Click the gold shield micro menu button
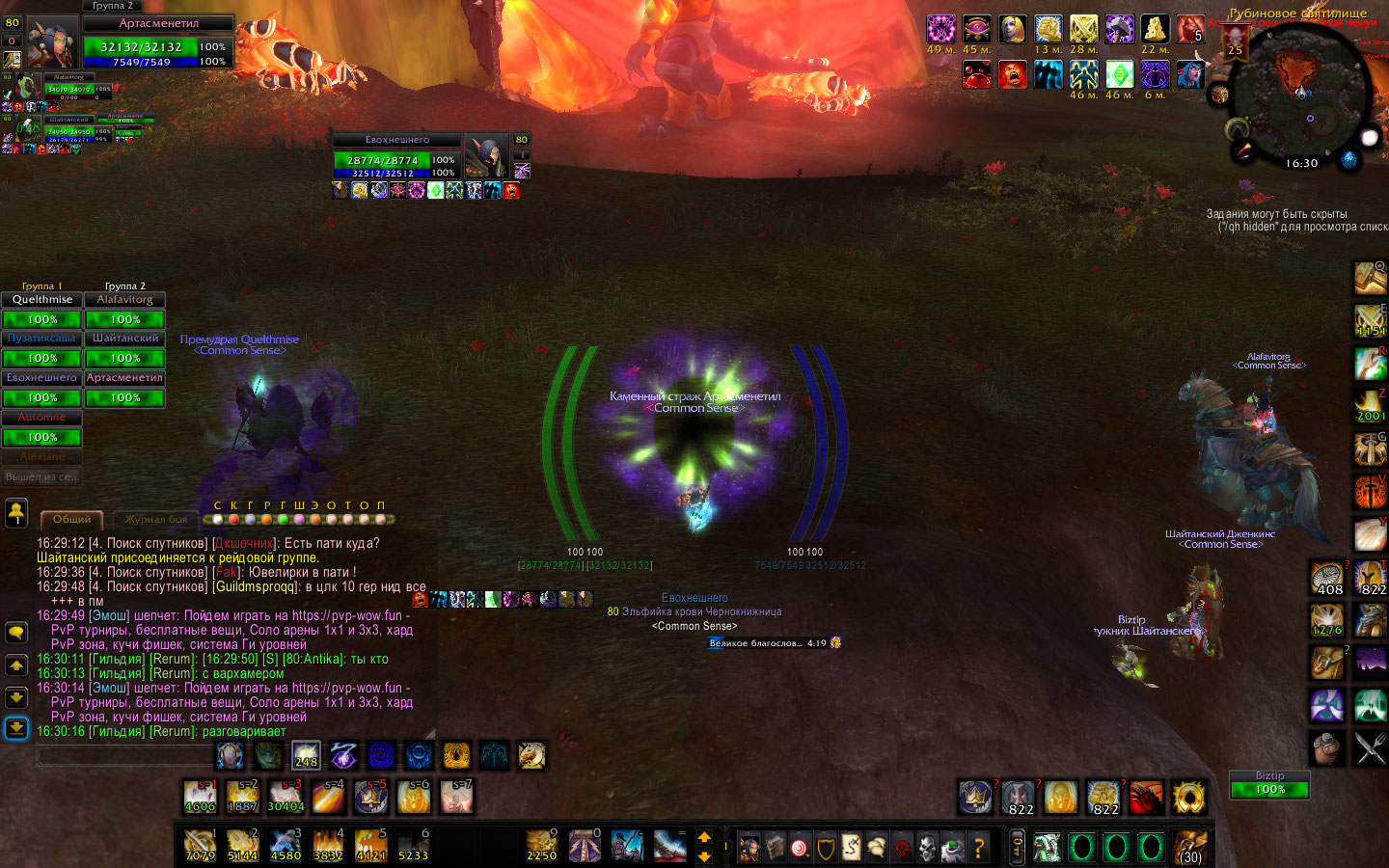 (826, 848)
